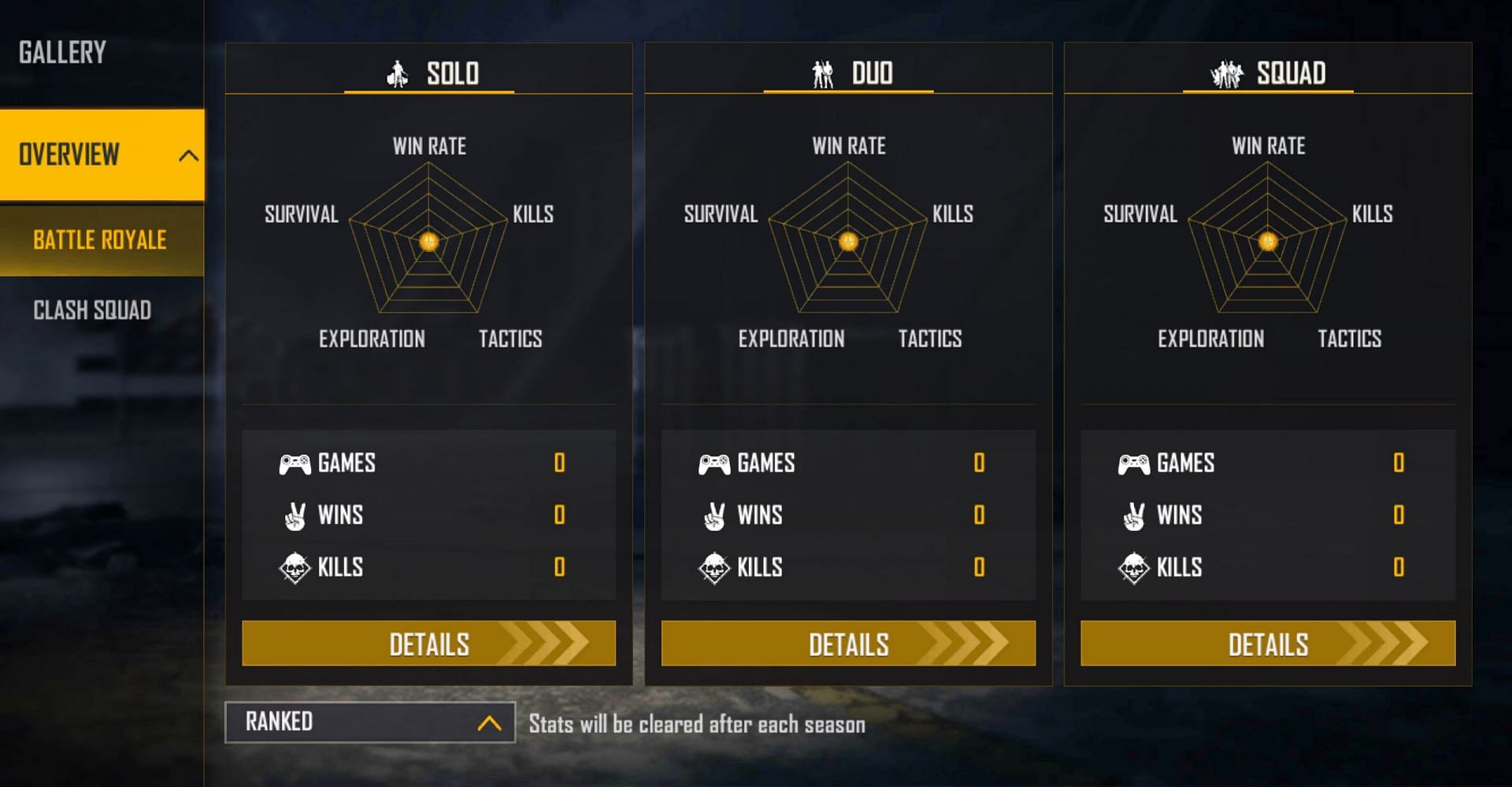Screen dimensions: 1512x787
Task: Select the Solo mode player icon
Action: 398,74
